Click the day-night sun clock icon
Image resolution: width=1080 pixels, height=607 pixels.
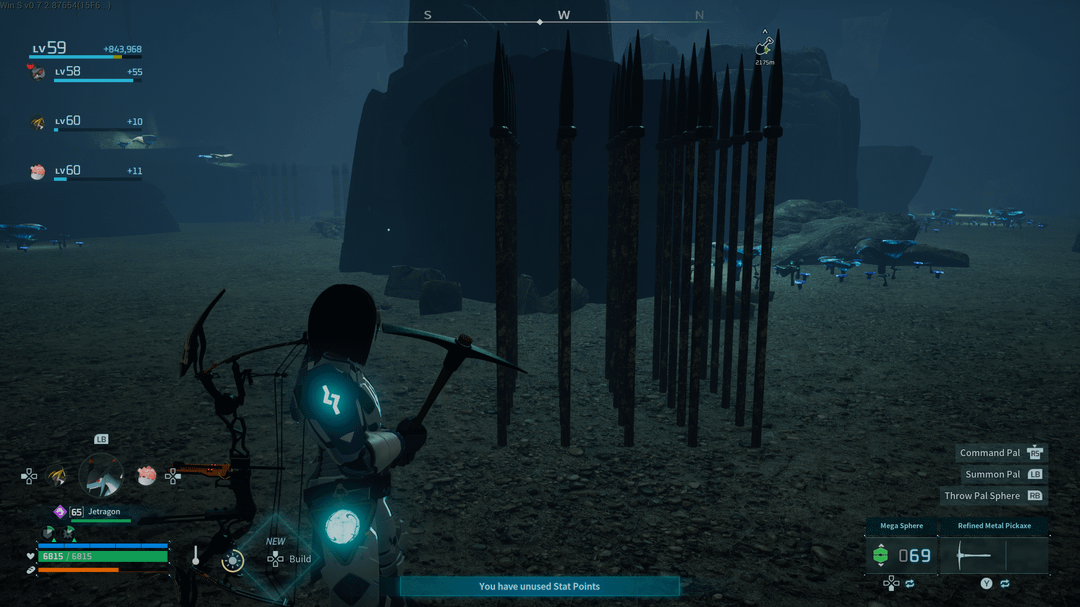(x=233, y=560)
